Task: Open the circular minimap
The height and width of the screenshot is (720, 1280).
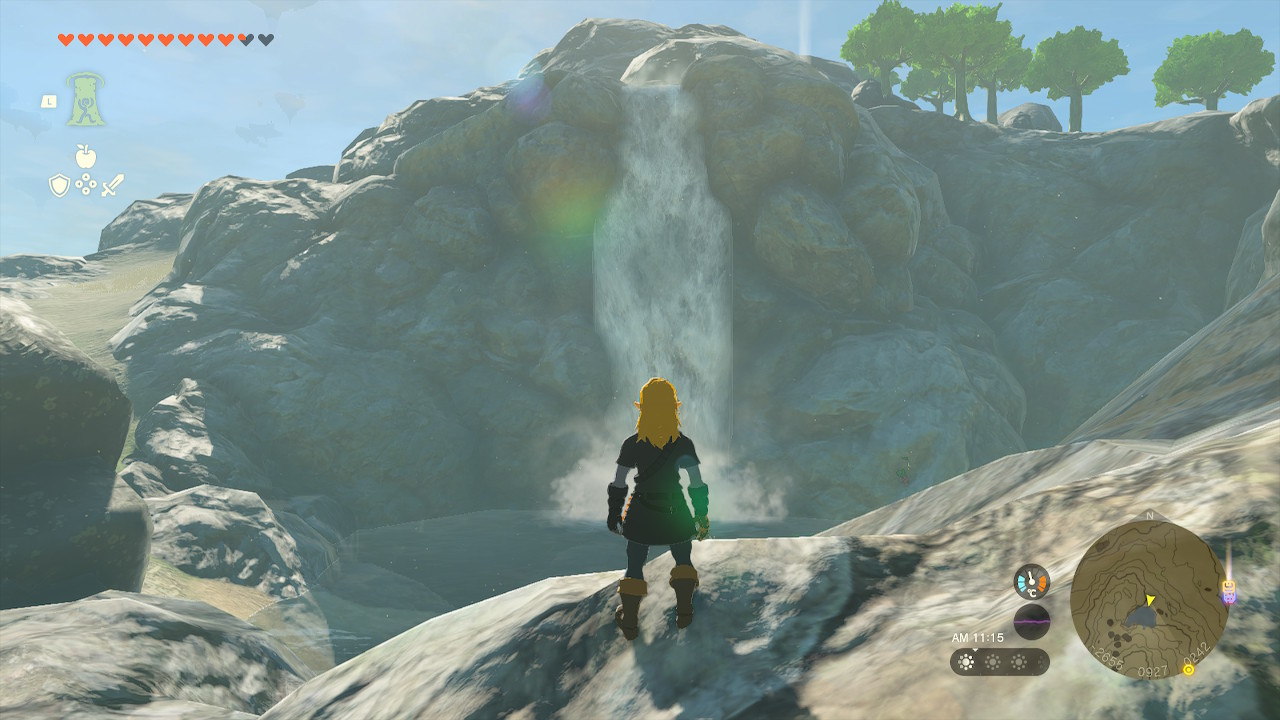Action: click(x=1148, y=598)
